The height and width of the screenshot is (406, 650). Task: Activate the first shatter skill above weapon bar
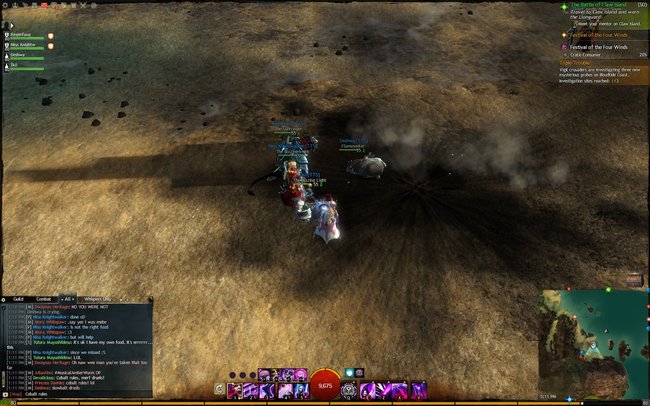264,375
